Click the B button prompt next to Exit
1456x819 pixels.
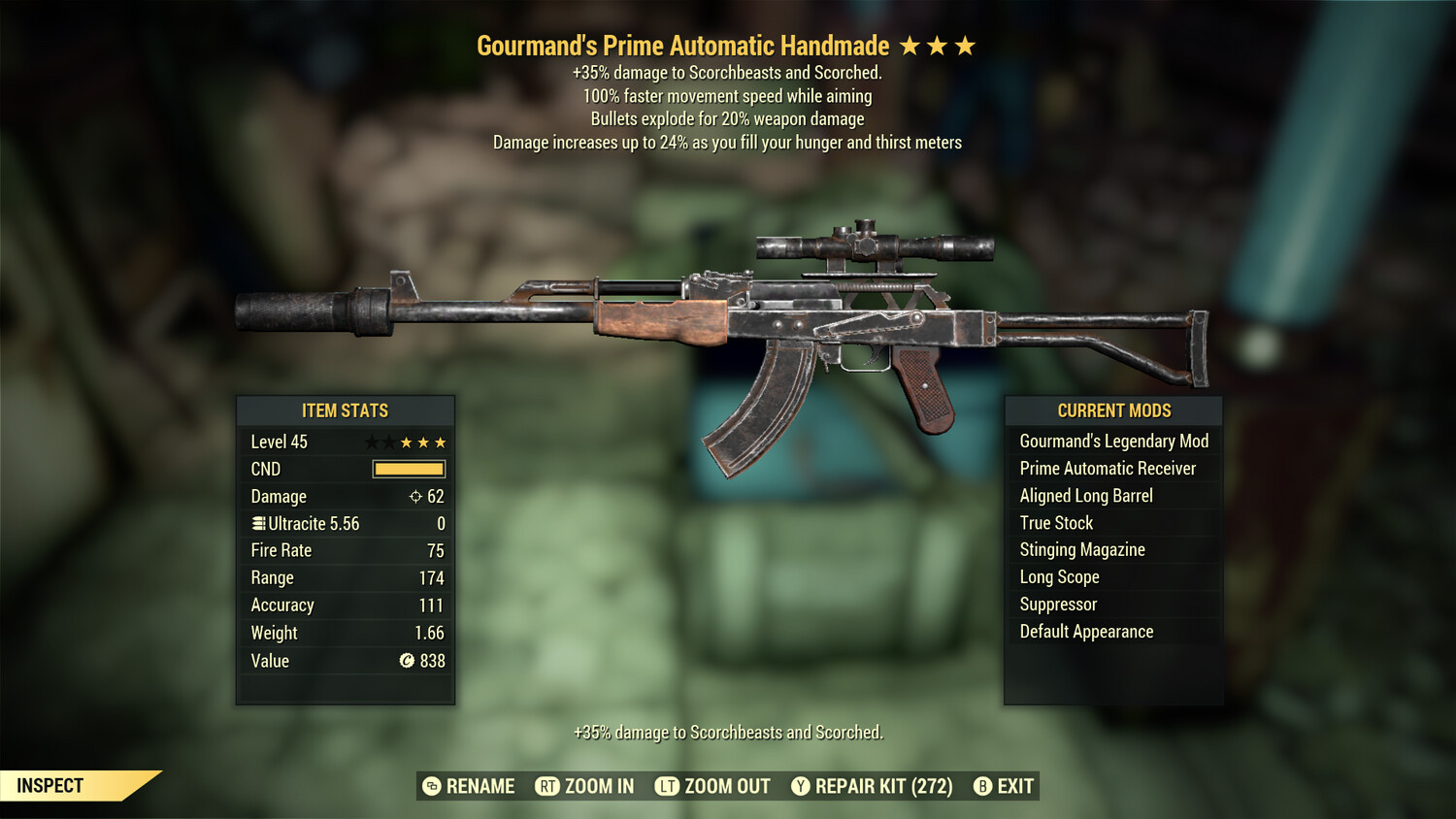pyautogui.click(x=983, y=786)
